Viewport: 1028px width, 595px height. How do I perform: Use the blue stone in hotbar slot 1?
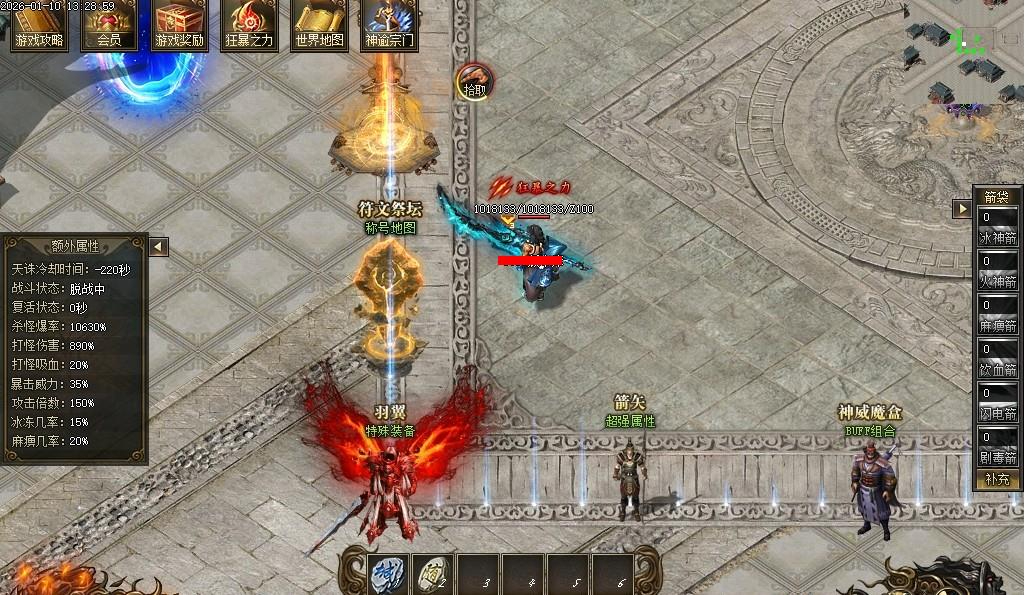[x=387, y=573]
